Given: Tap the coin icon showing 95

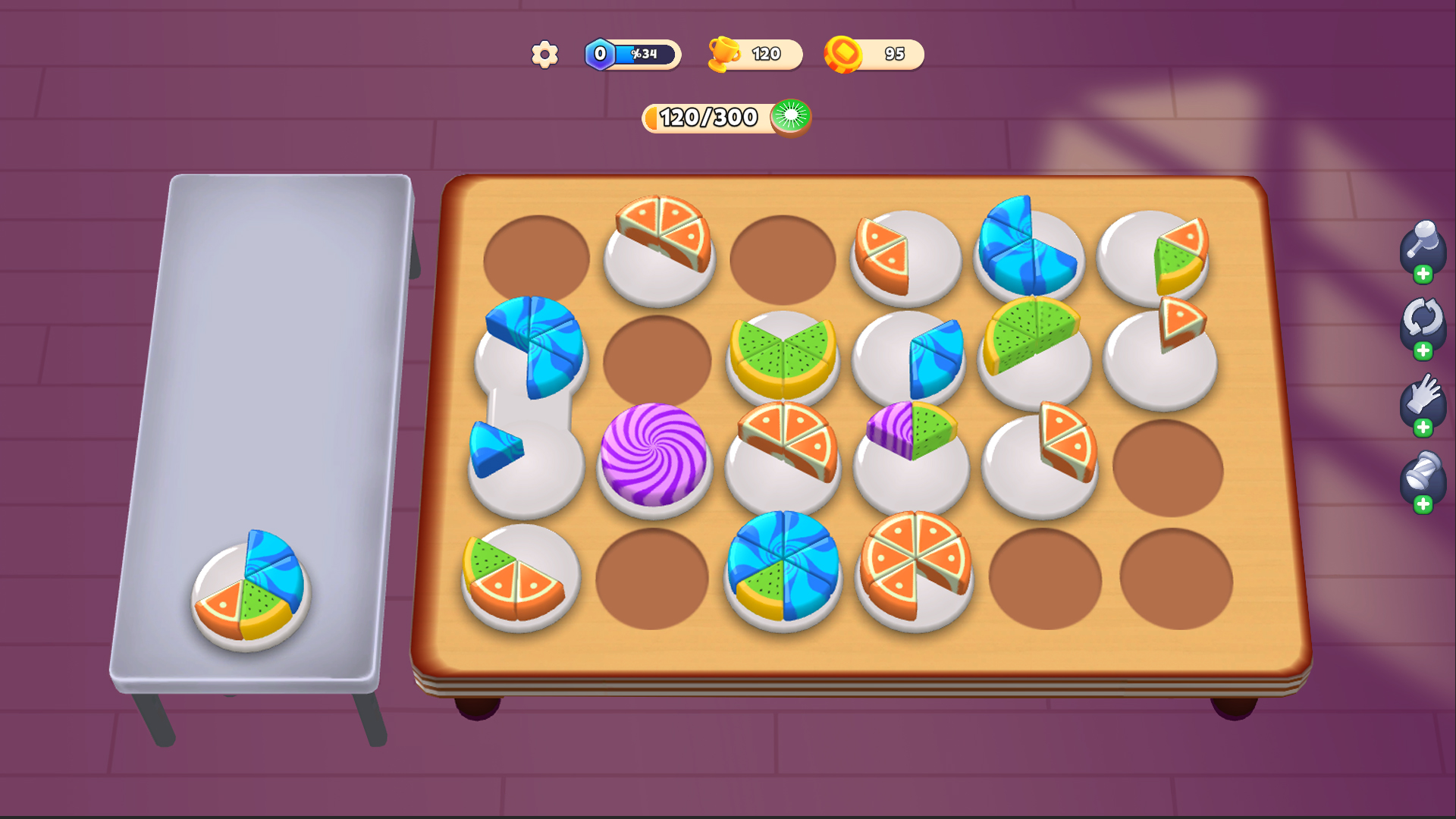Looking at the screenshot, I should [x=844, y=53].
